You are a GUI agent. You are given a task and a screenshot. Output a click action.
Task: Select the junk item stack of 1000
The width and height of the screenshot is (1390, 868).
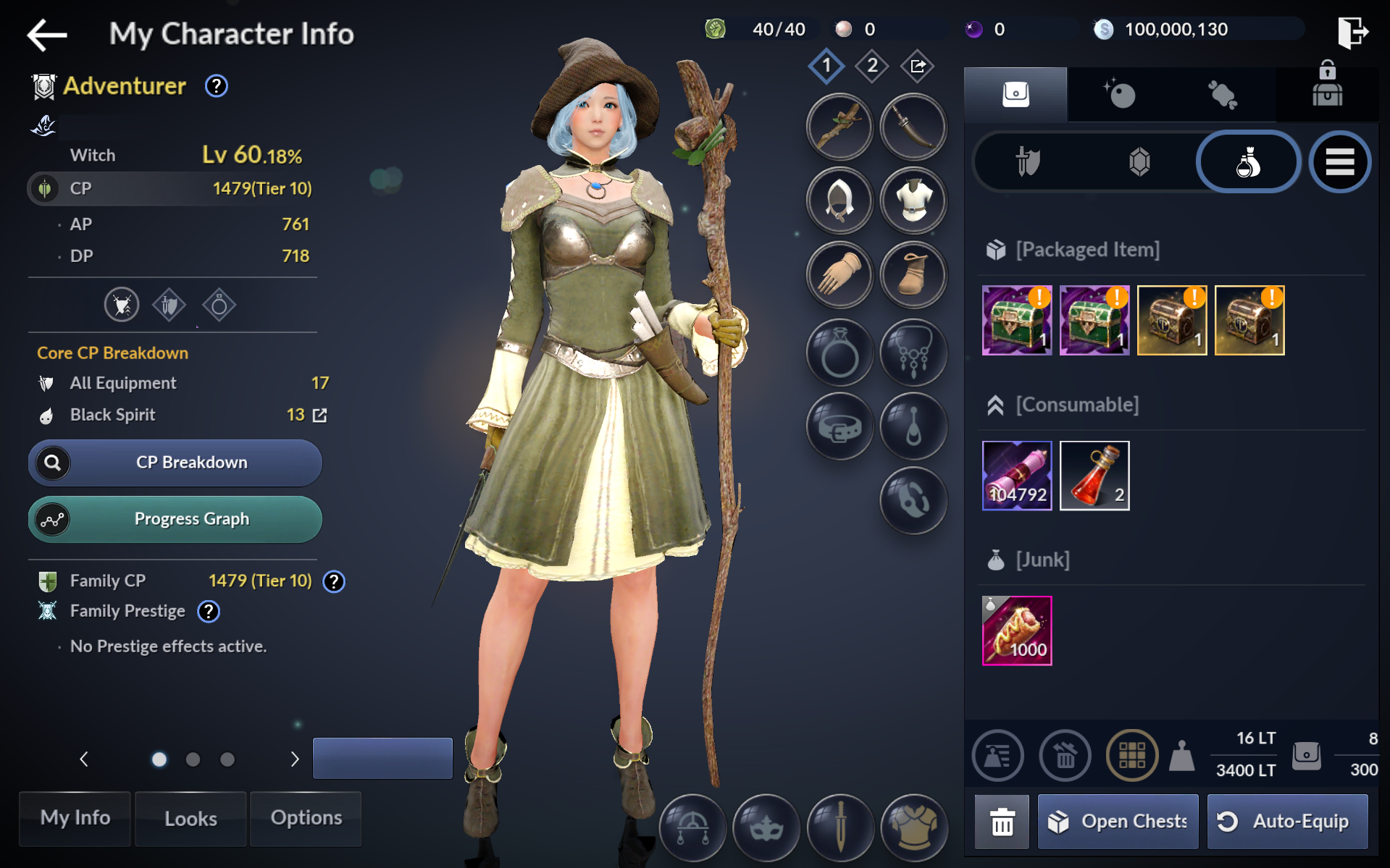(x=1016, y=631)
